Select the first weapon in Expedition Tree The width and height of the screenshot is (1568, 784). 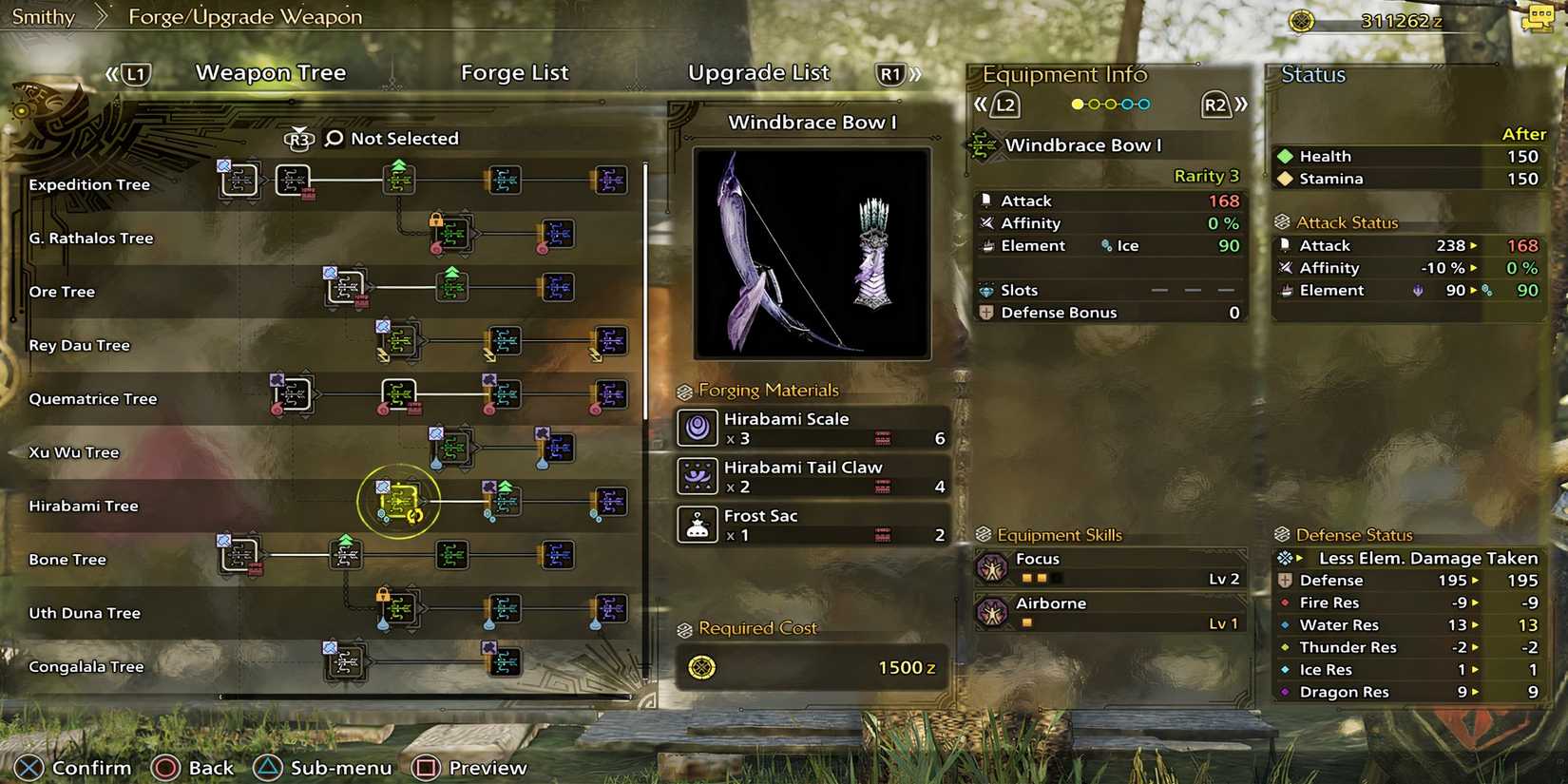[x=237, y=181]
